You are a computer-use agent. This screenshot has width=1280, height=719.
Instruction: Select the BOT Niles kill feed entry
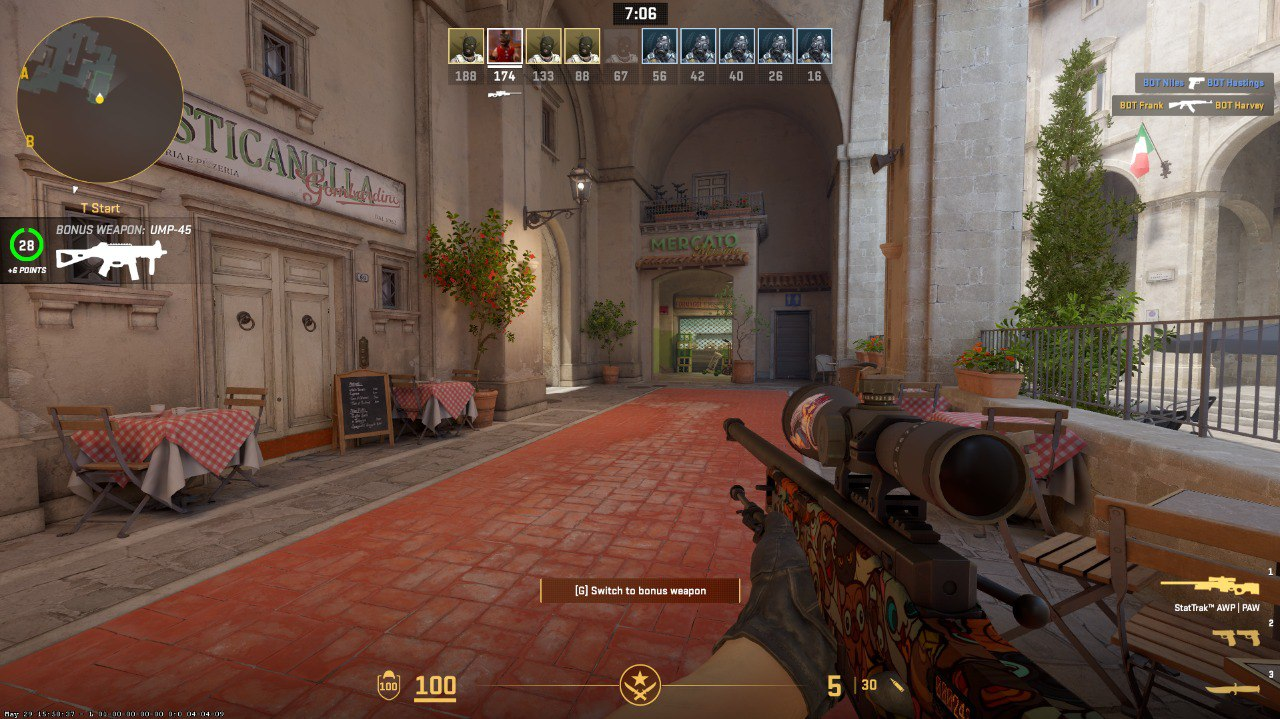(x=1200, y=83)
